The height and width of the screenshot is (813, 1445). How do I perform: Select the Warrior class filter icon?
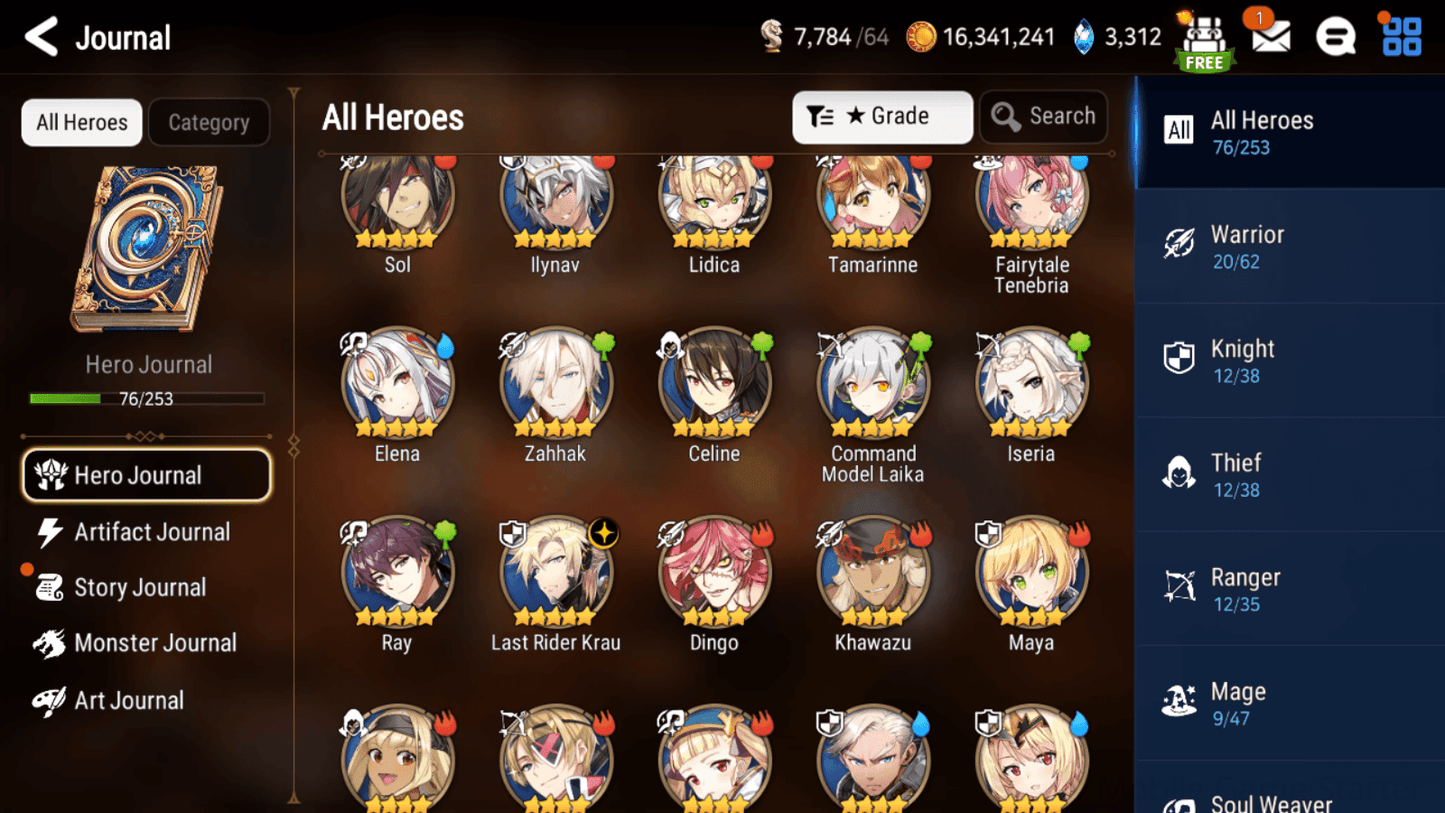tap(1180, 245)
